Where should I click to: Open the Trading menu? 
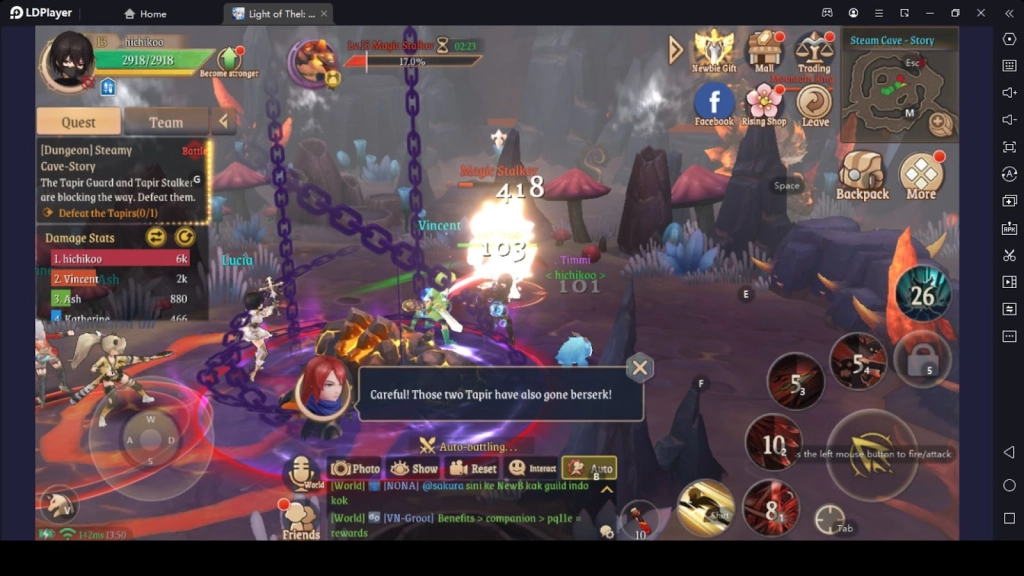tap(814, 50)
